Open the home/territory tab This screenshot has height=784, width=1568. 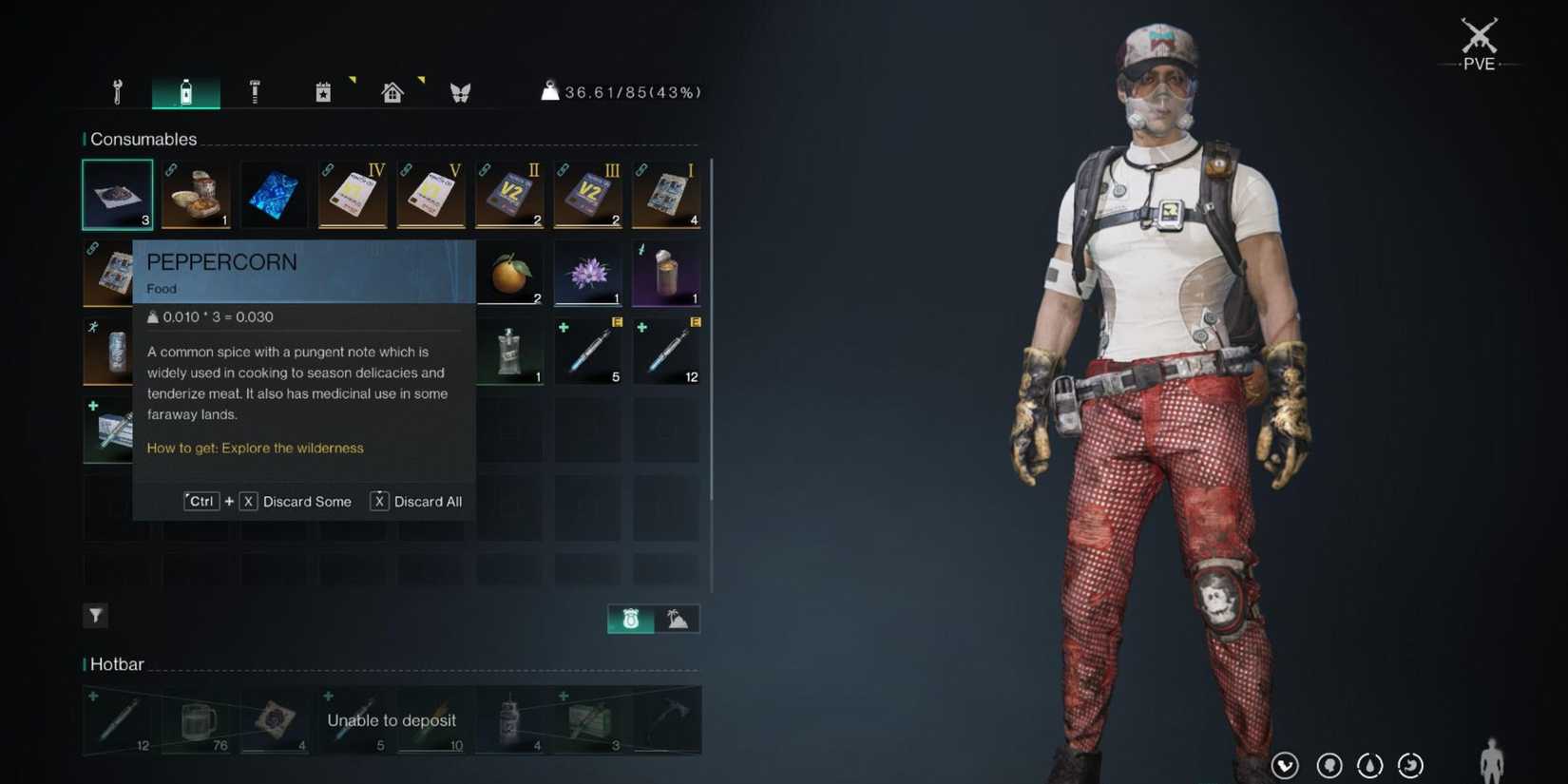pyautogui.click(x=392, y=91)
